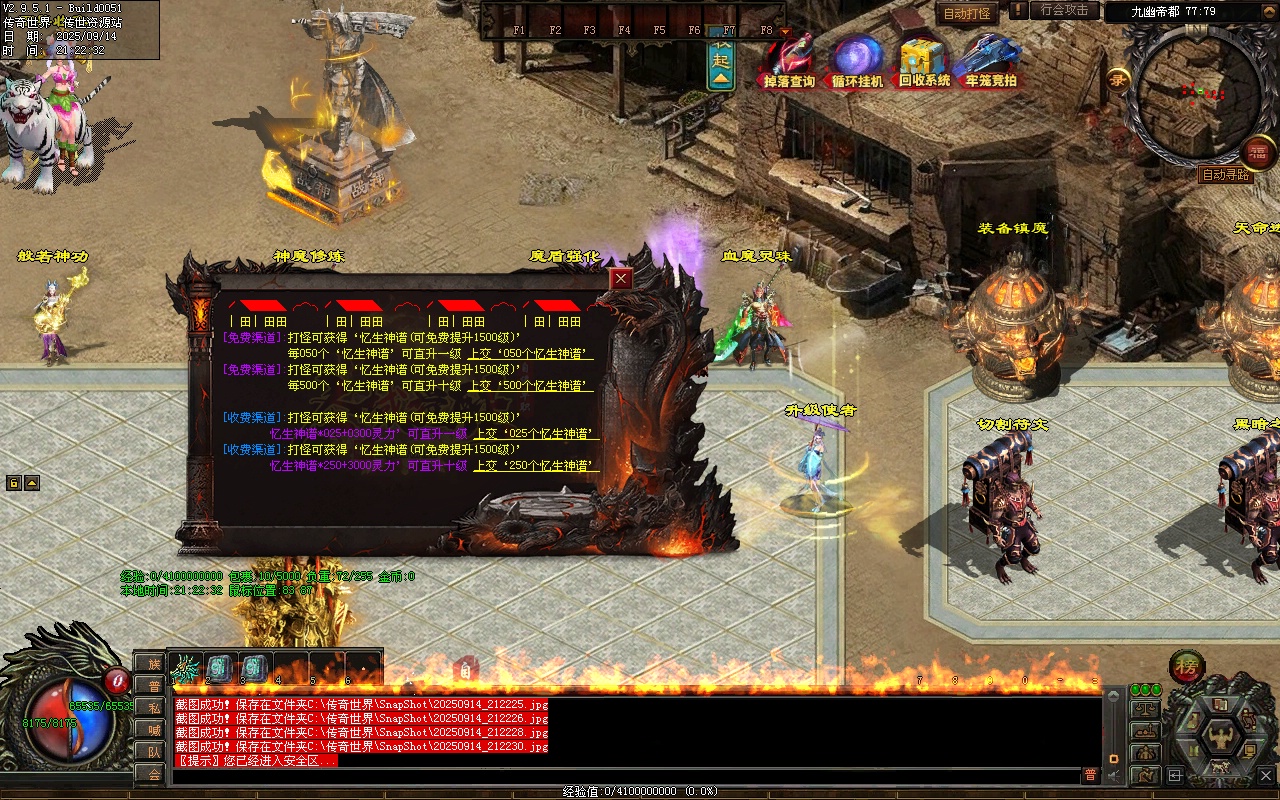Select 上交 '500个忆生神谱' ten-level option
This screenshot has width=1280, height=800.
point(533,386)
